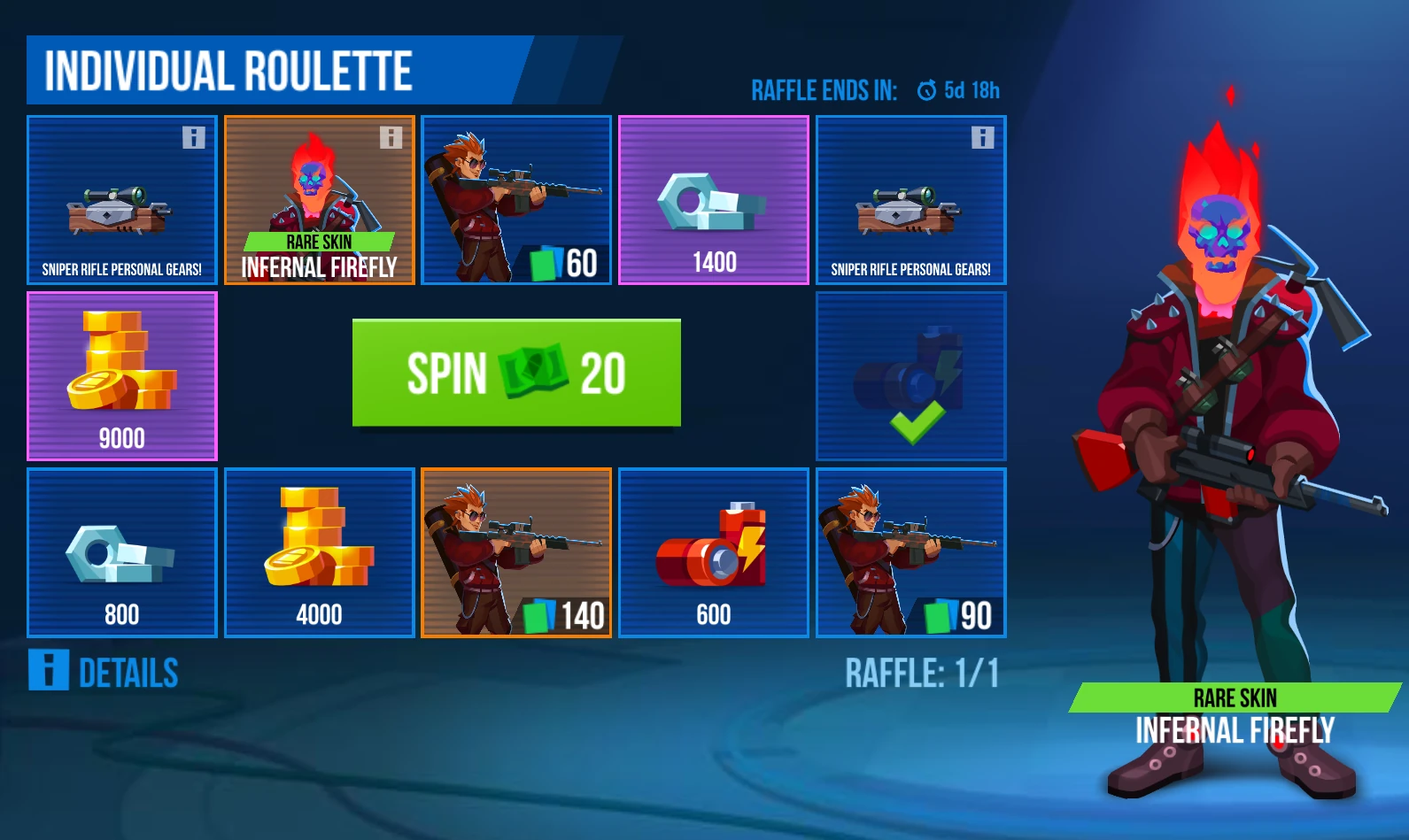Click info icon on Infernal Firefly rare skin tile
Viewport: 1409px width, 840px height.
pyautogui.click(x=390, y=136)
